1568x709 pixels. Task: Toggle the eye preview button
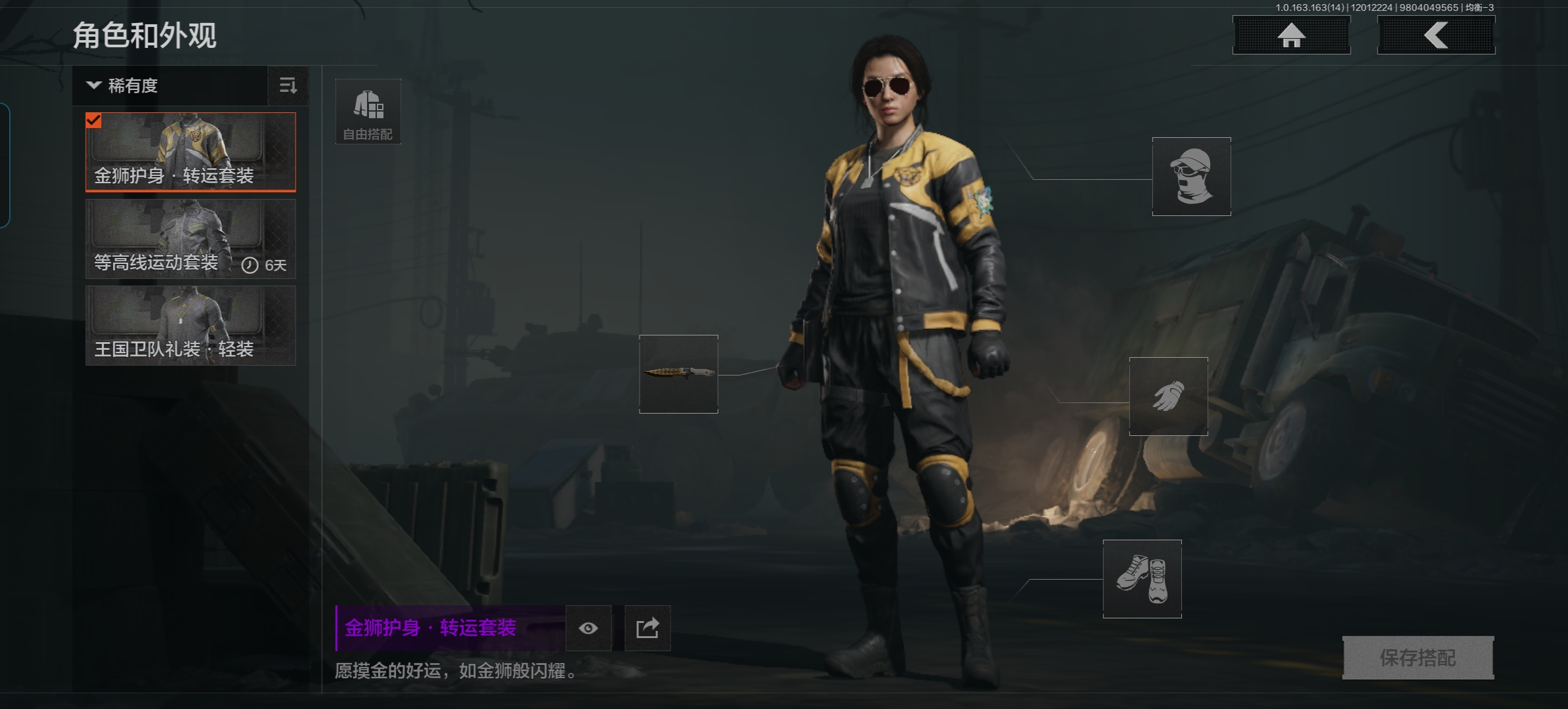[x=588, y=628]
